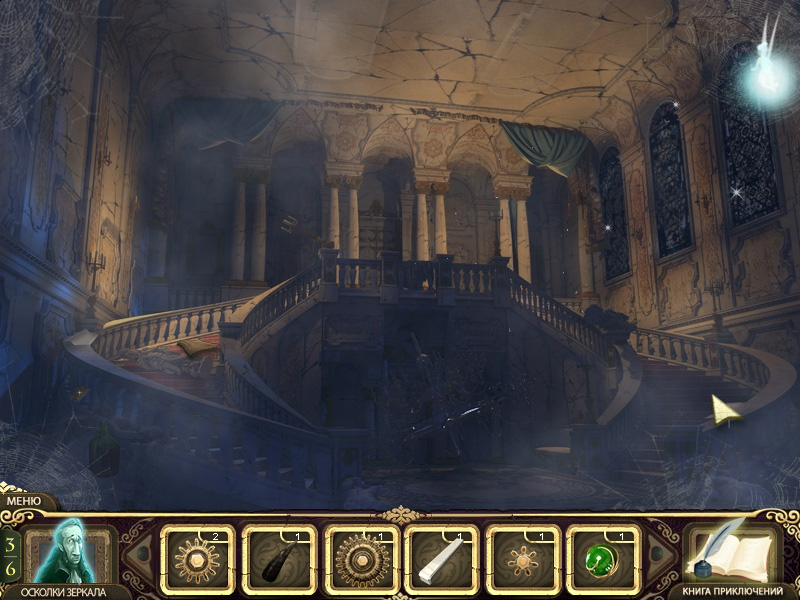Open the МЕНЮ button

click(x=23, y=501)
